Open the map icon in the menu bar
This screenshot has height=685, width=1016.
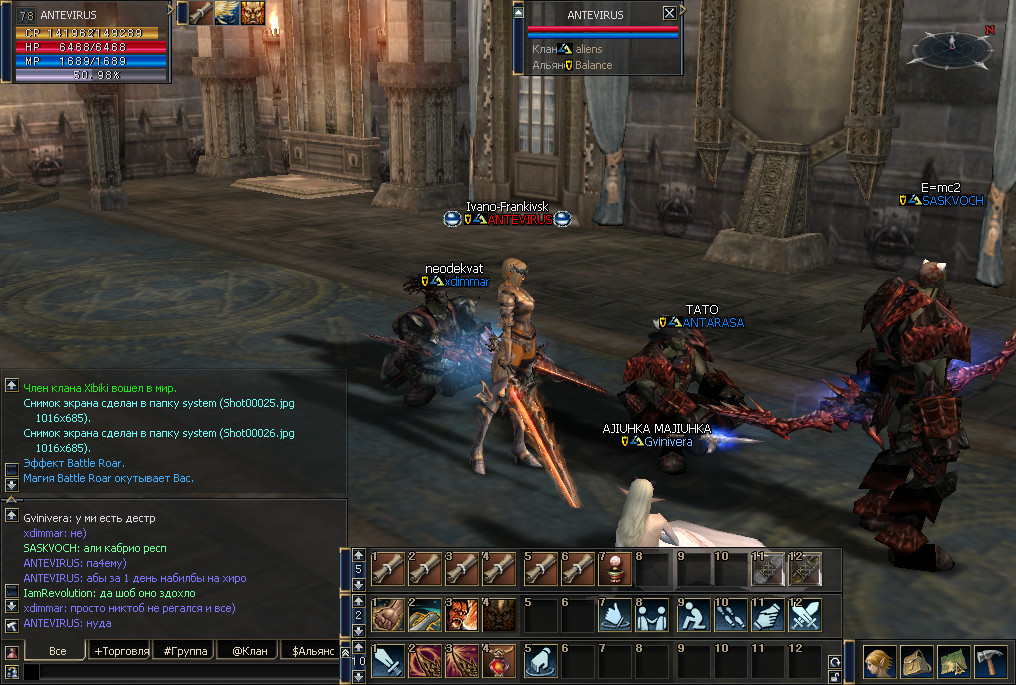click(x=953, y=661)
